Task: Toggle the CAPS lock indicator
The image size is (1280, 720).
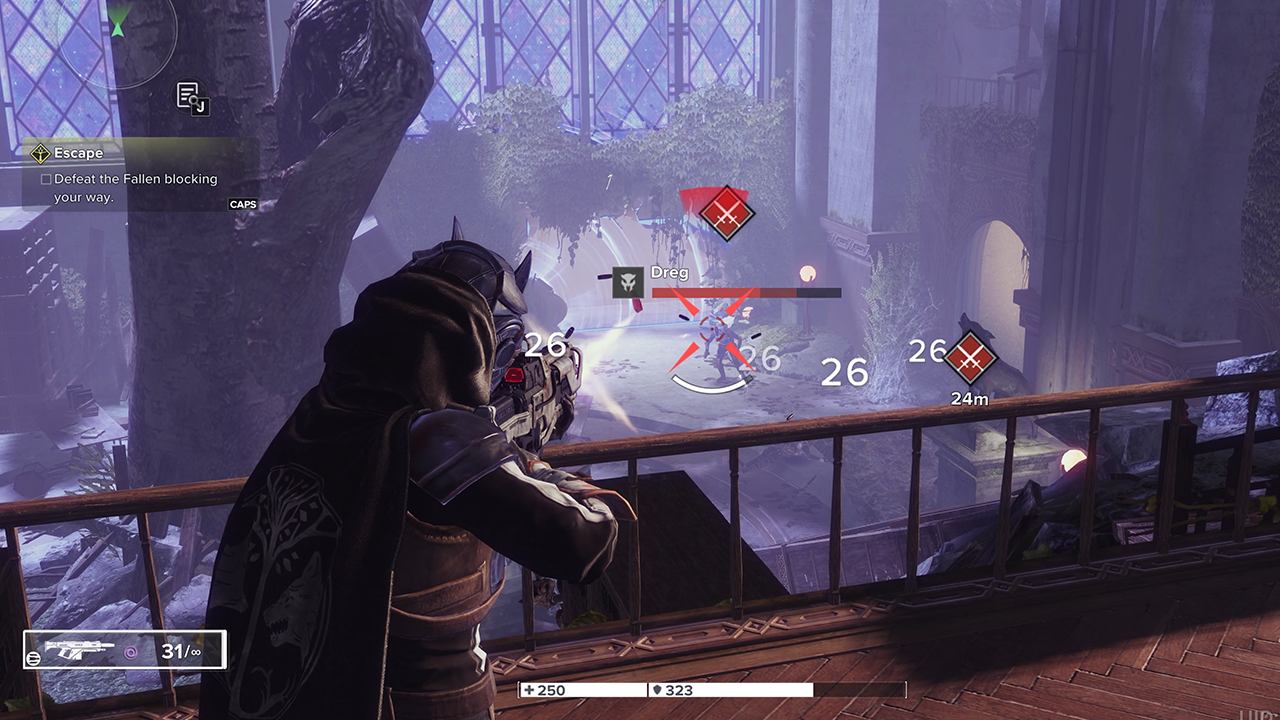Action: tap(243, 204)
